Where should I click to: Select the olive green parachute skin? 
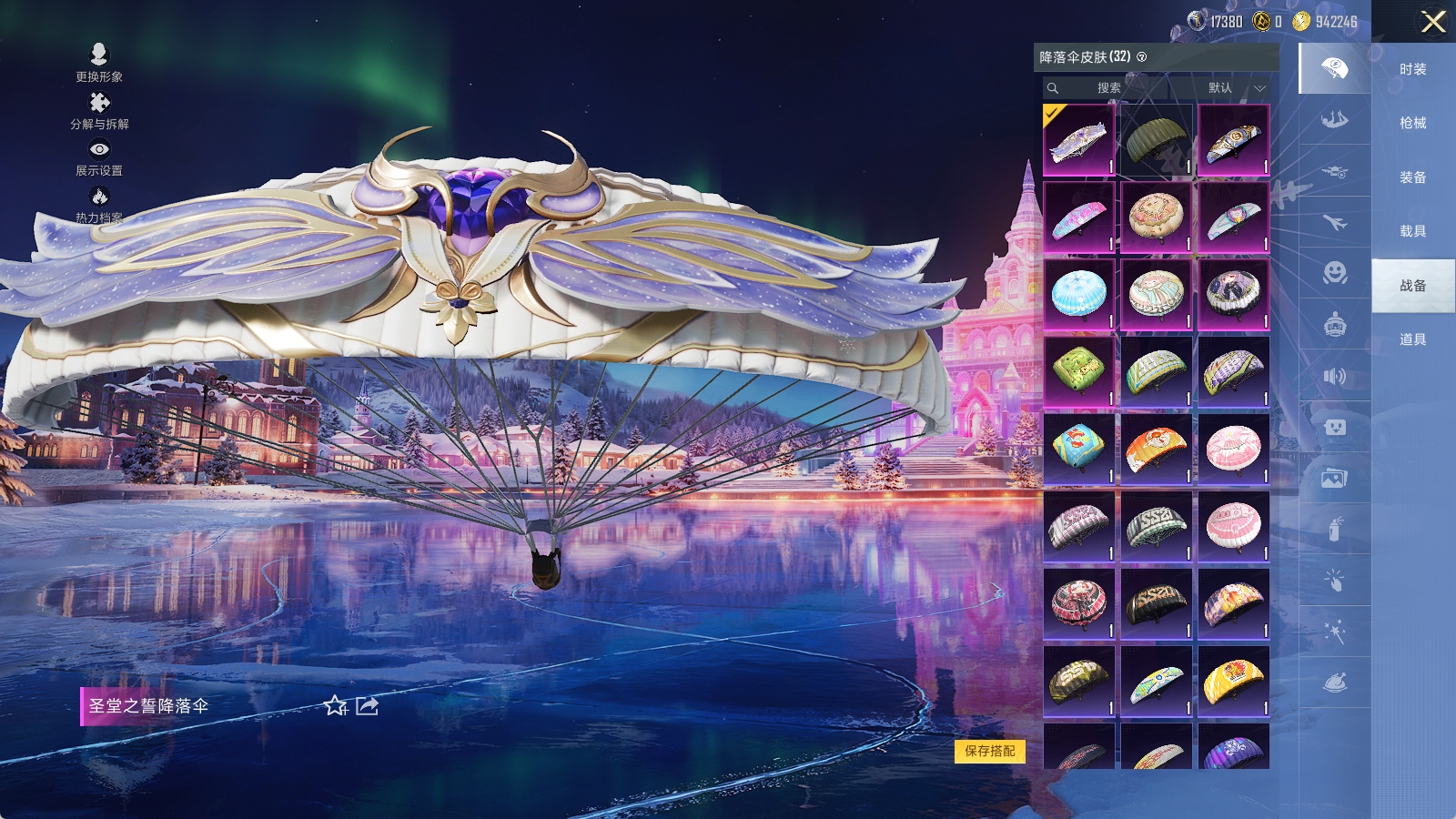[x=1156, y=139]
